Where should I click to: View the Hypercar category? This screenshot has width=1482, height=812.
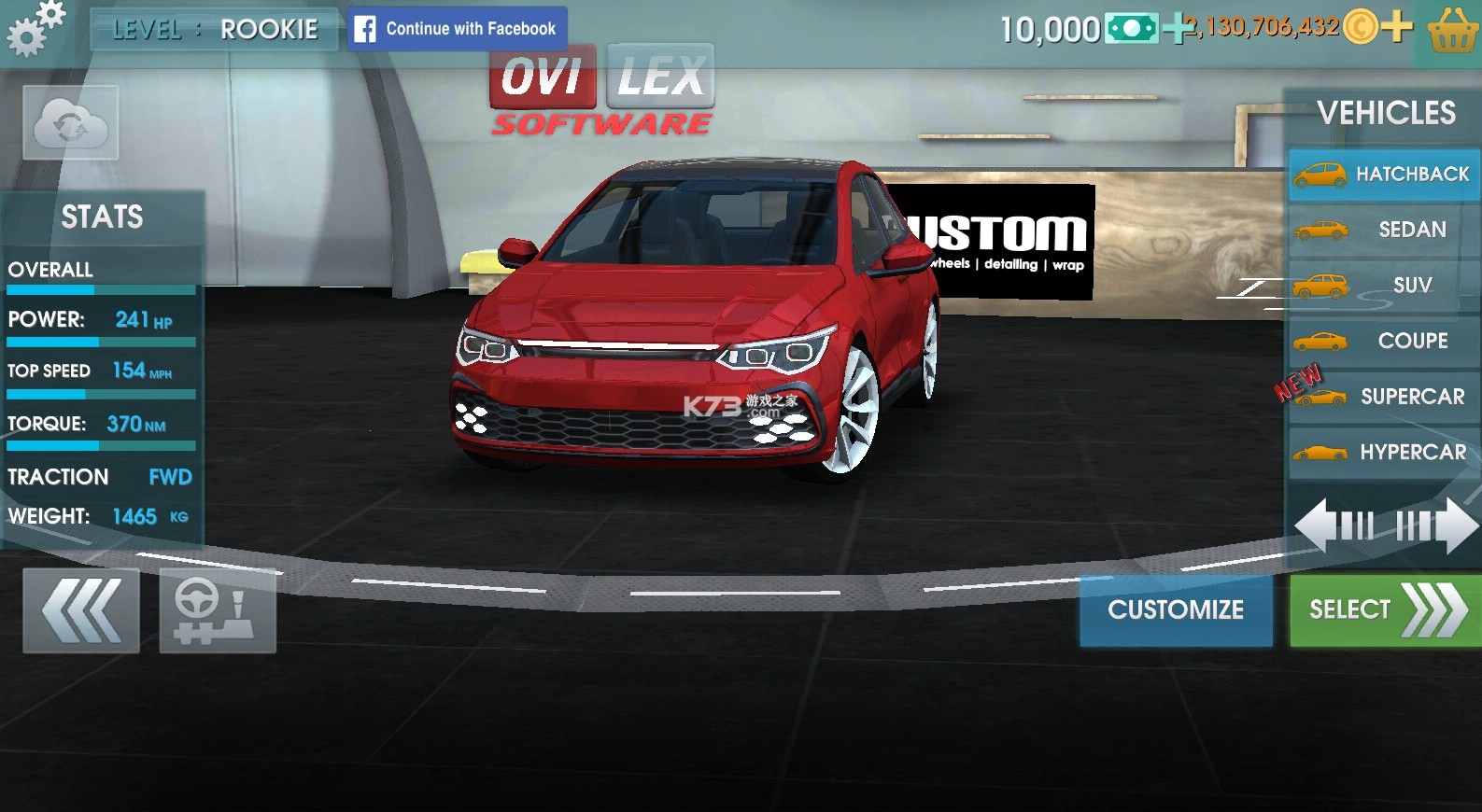[1384, 453]
